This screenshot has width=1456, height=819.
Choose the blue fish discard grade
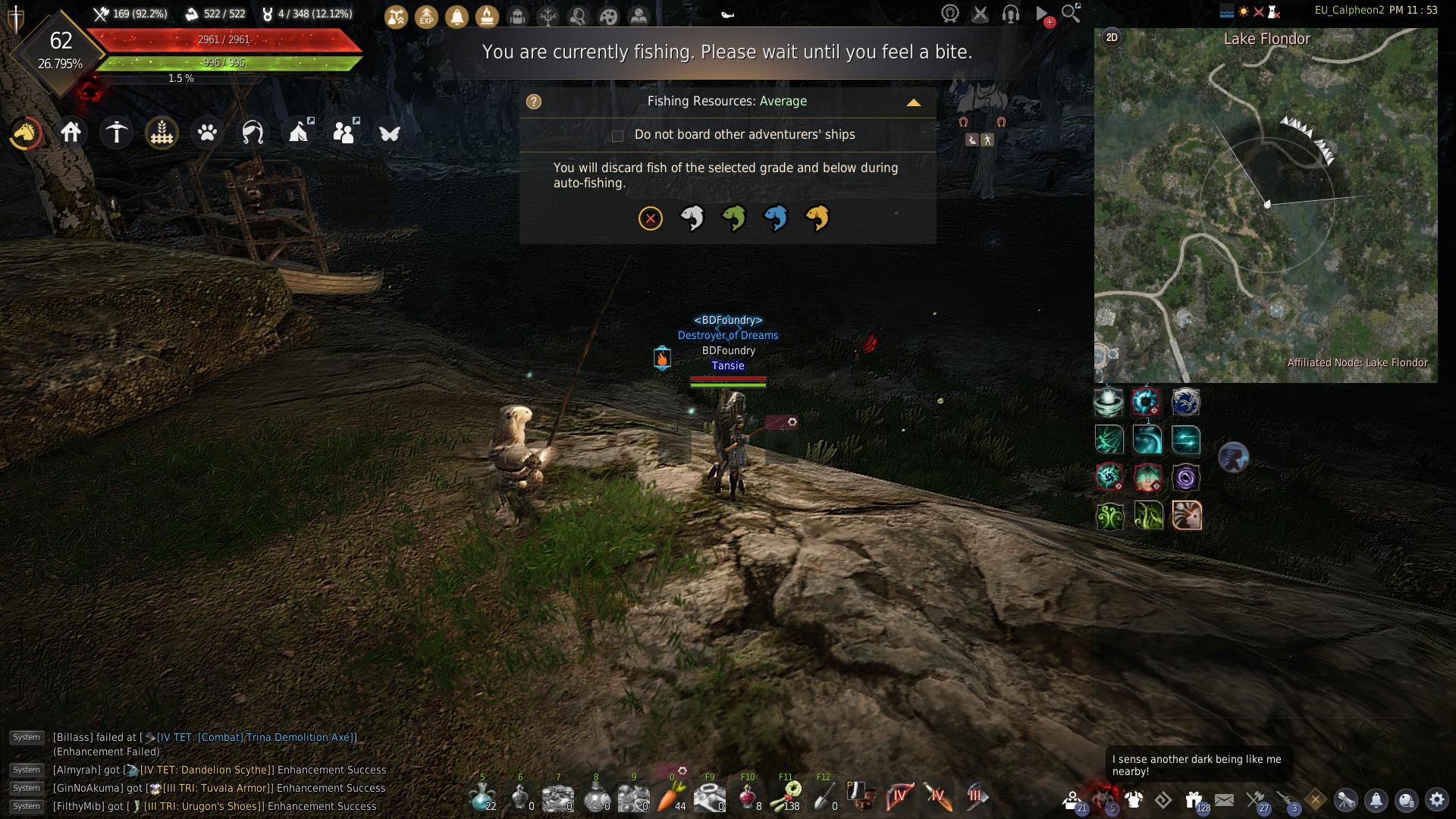pos(775,218)
